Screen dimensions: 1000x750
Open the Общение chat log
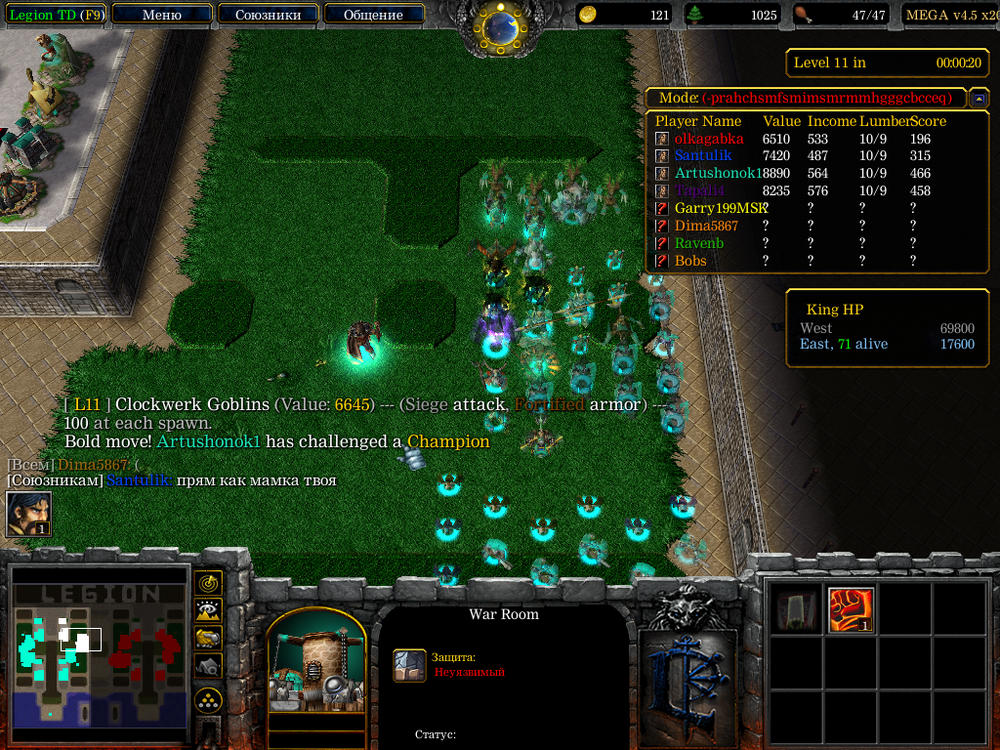tap(373, 15)
